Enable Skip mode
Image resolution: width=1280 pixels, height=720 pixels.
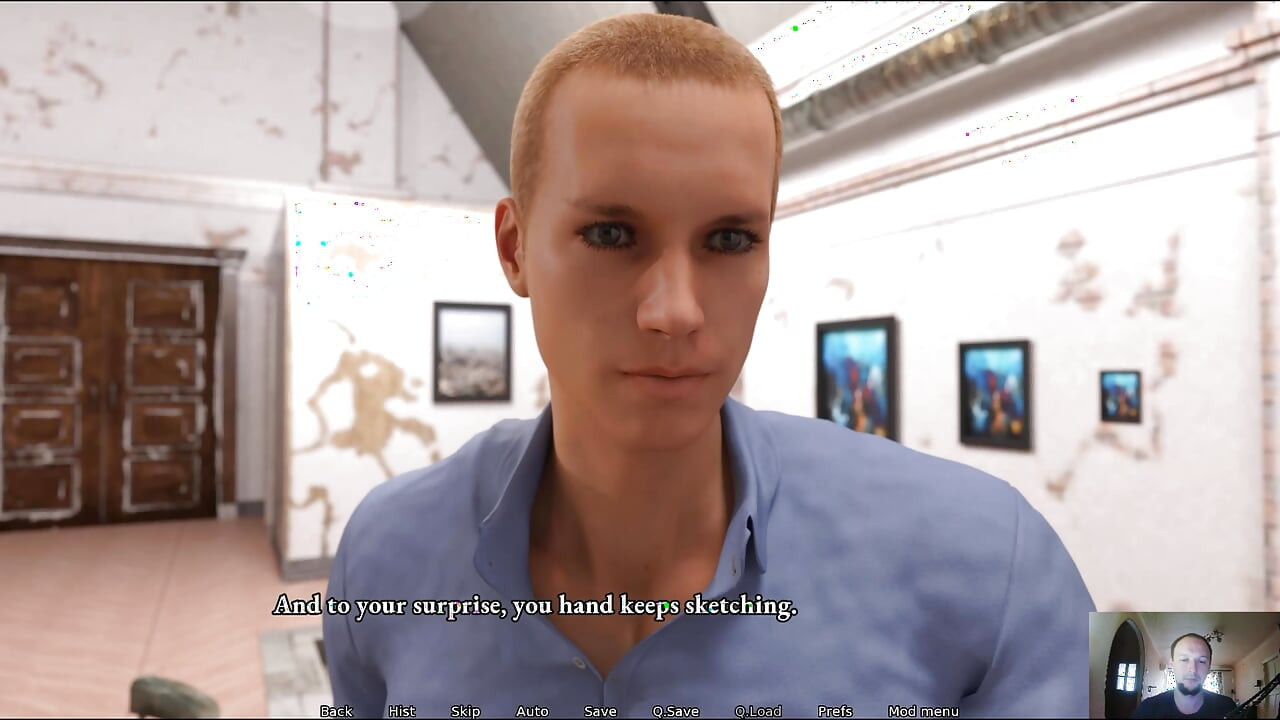pos(465,711)
